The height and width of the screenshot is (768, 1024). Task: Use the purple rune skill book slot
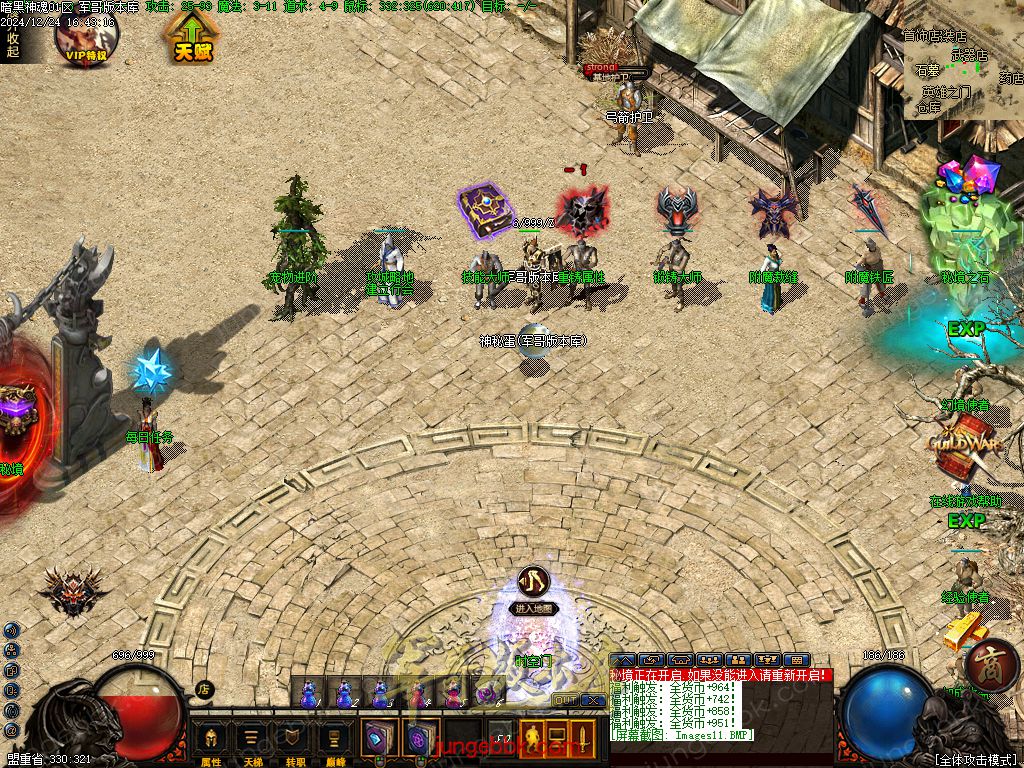[420, 739]
